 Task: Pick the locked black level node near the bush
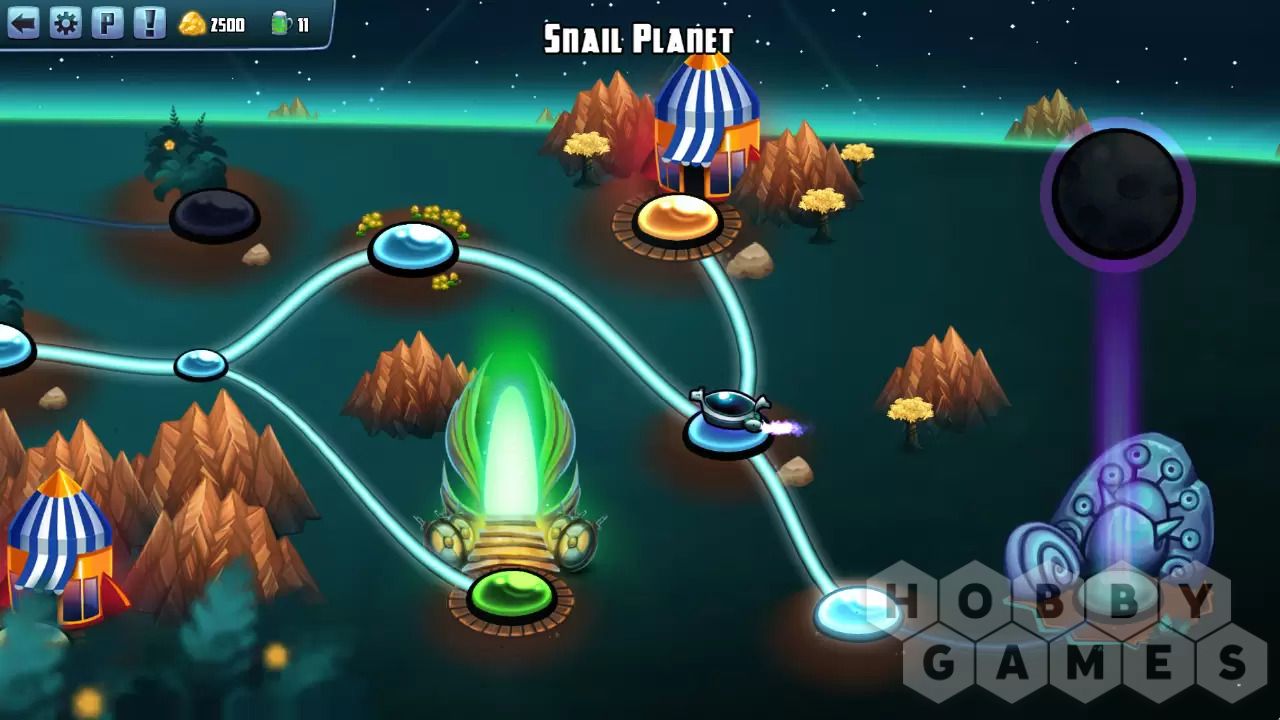[214, 214]
